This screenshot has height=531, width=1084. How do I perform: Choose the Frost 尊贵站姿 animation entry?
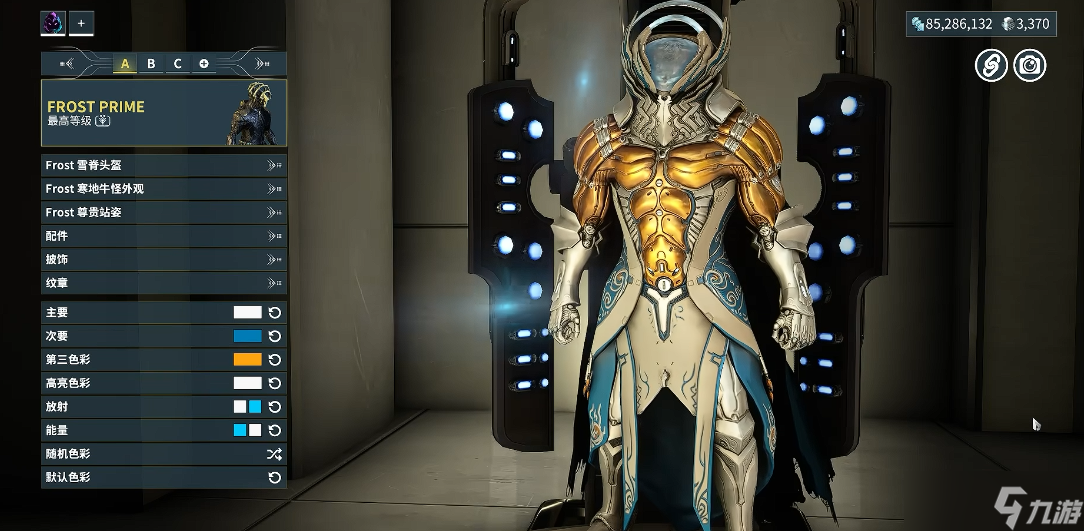(x=163, y=212)
